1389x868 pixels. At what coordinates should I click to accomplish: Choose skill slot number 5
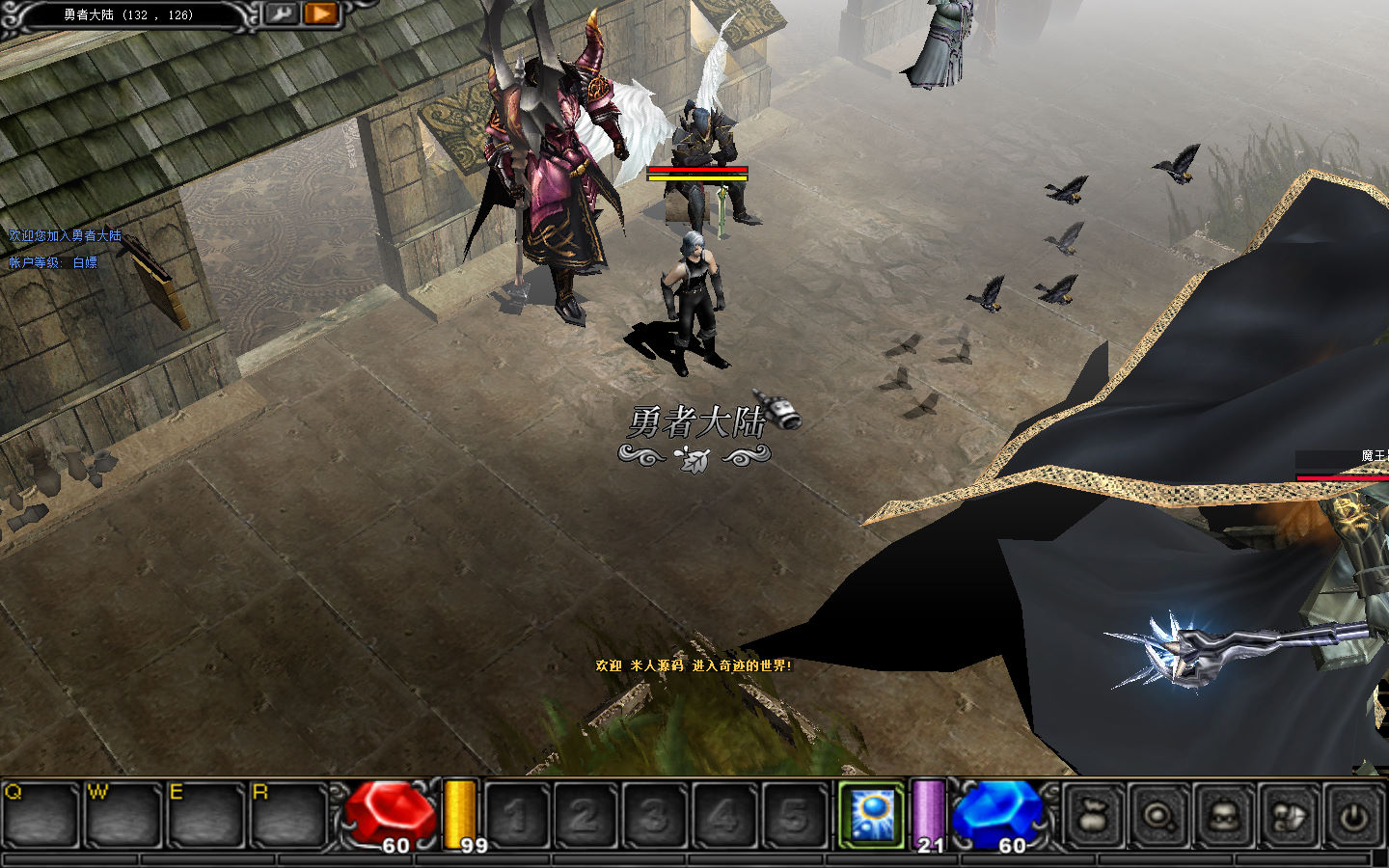tap(793, 816)
